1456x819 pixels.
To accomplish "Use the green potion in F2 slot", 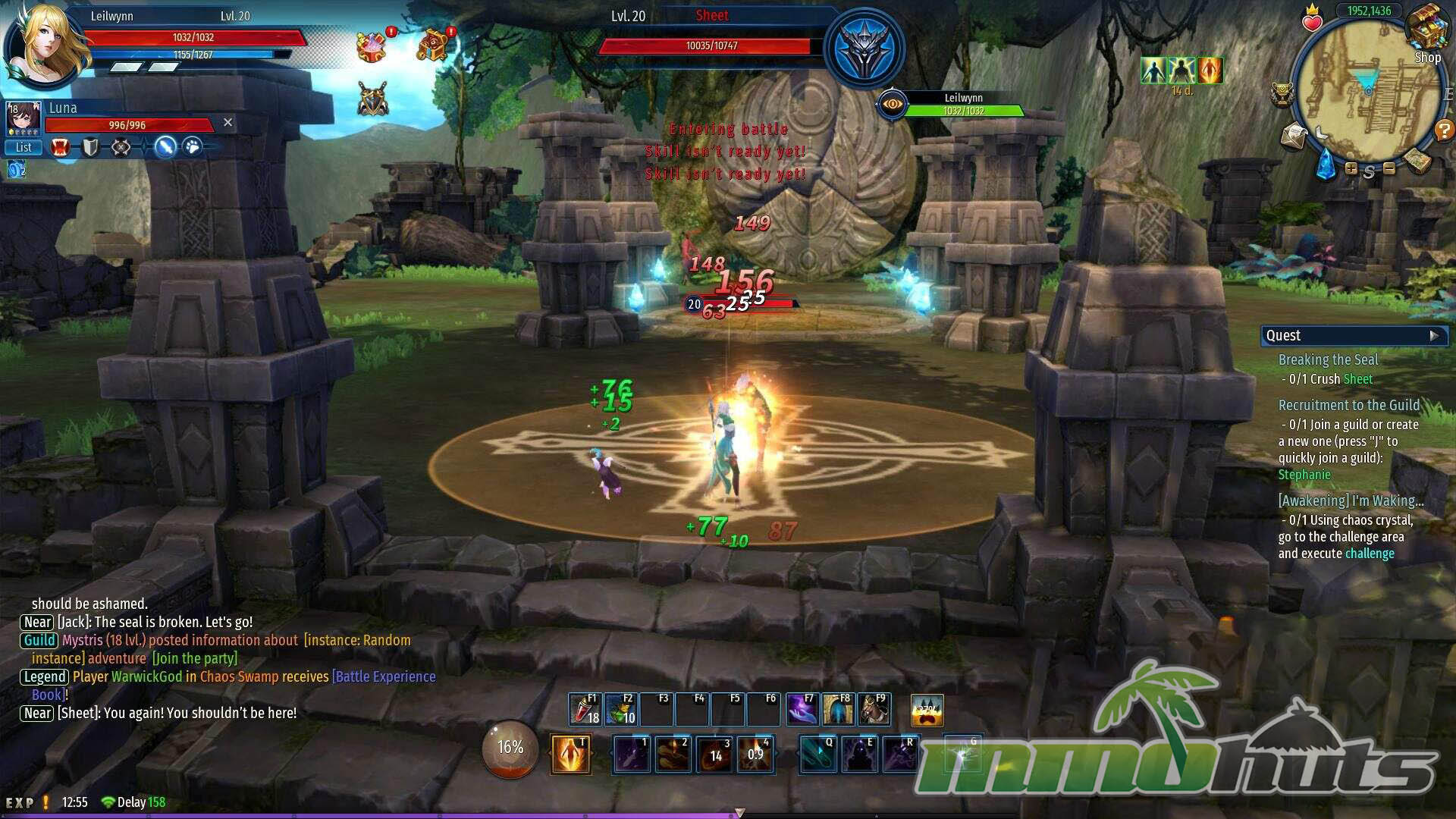I will point(620,710).
